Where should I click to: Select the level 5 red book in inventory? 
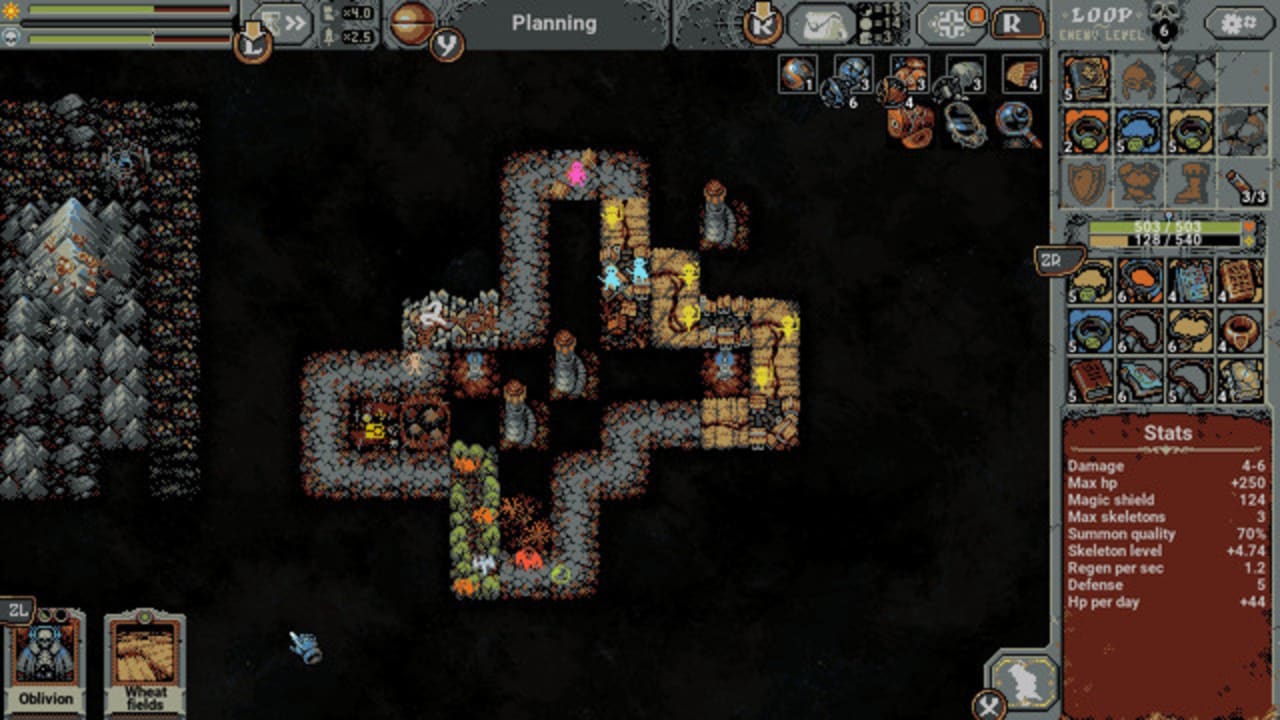click(x=1090, y=381)
